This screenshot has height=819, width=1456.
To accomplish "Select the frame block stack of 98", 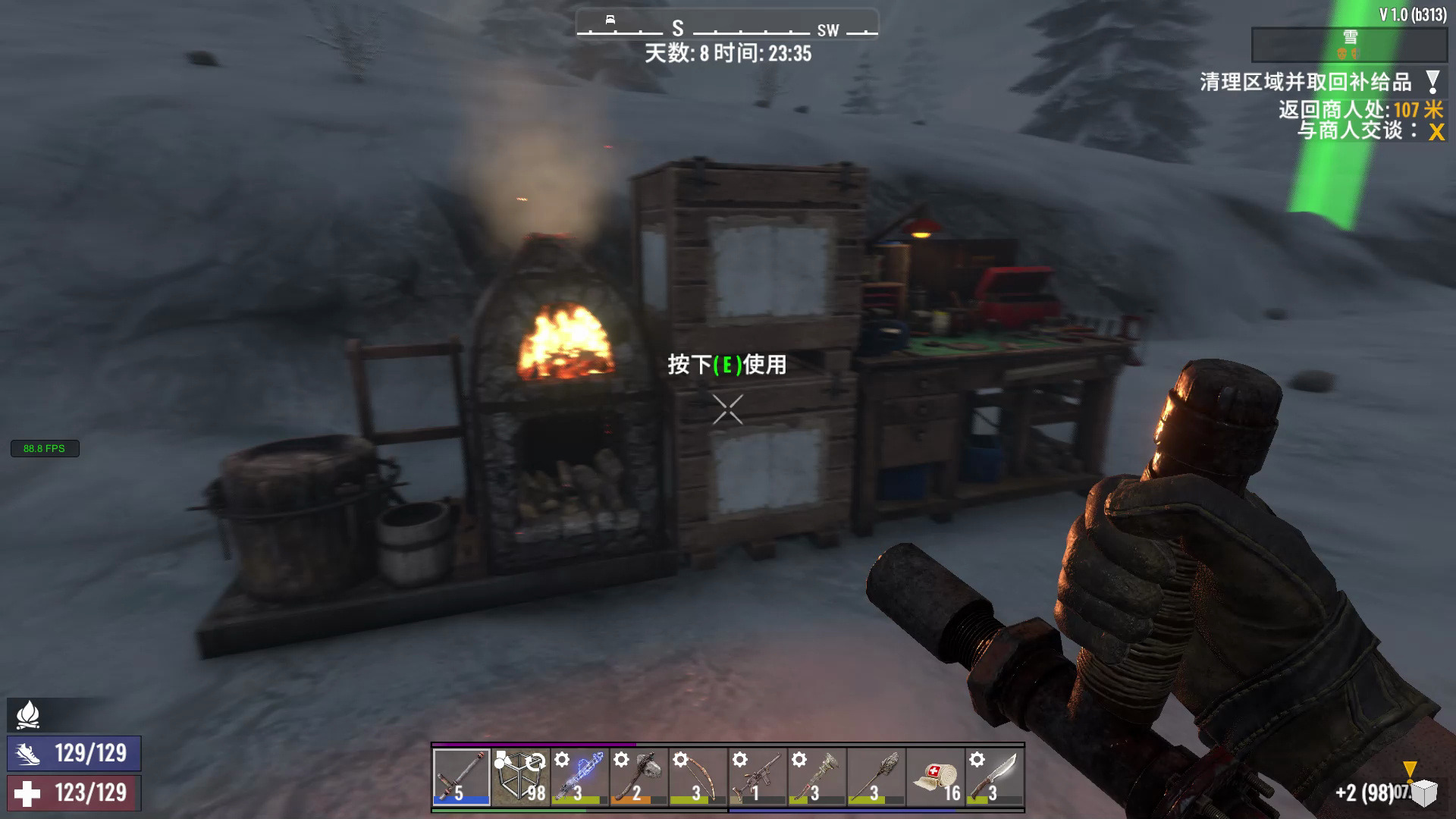I will coord(520,777).
